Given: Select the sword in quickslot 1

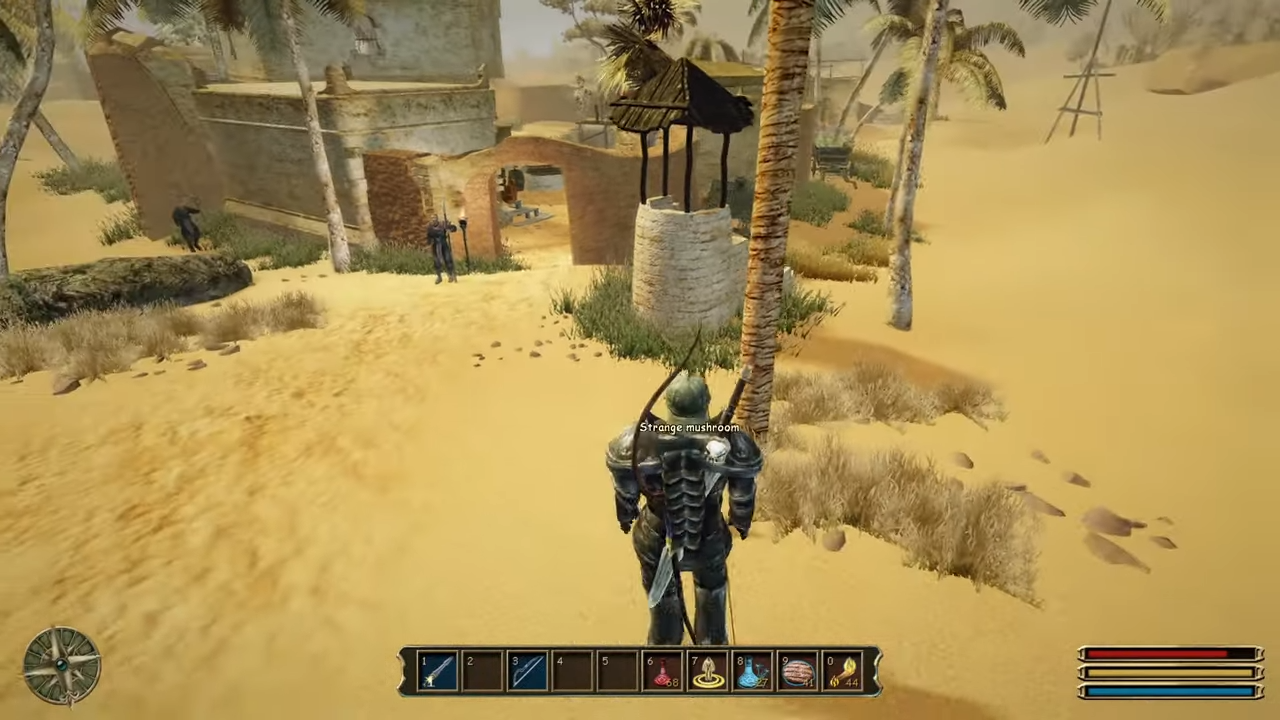Looking at the screenshot, I should point(438,671).
